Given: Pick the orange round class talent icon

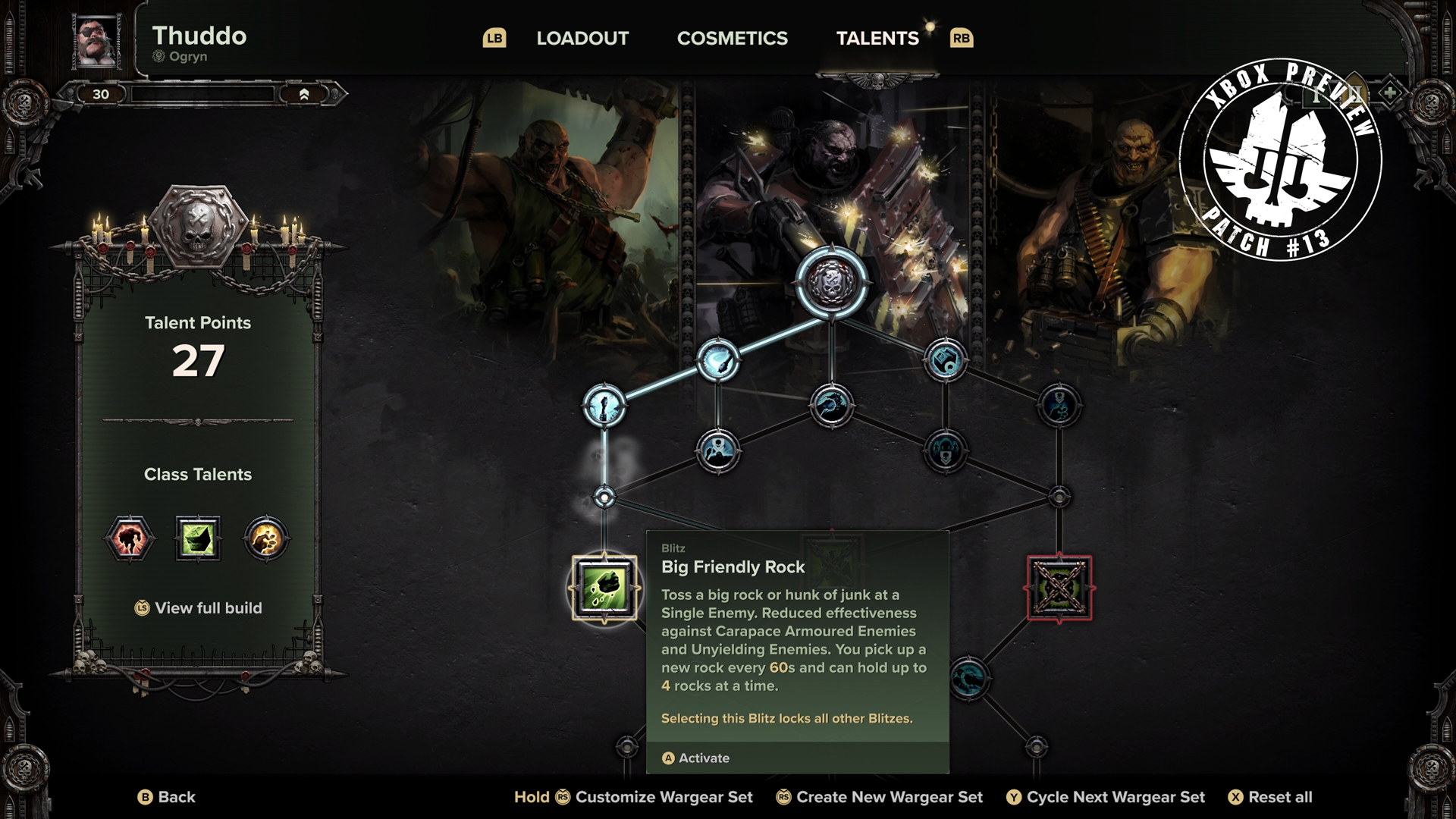Looking at the screenshot, I should 266,539.
